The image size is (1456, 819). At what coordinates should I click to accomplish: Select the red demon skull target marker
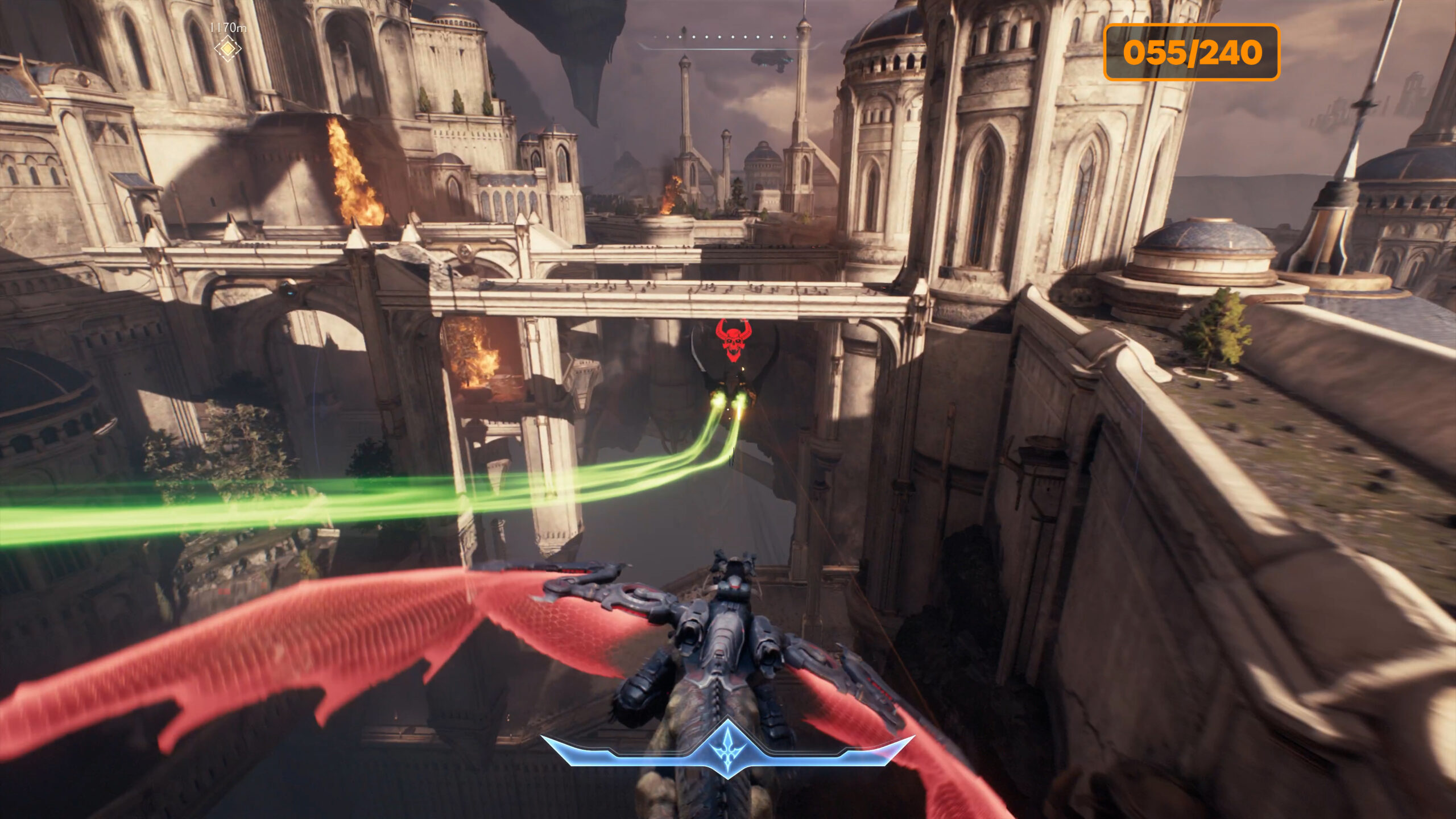click(733, 340)
